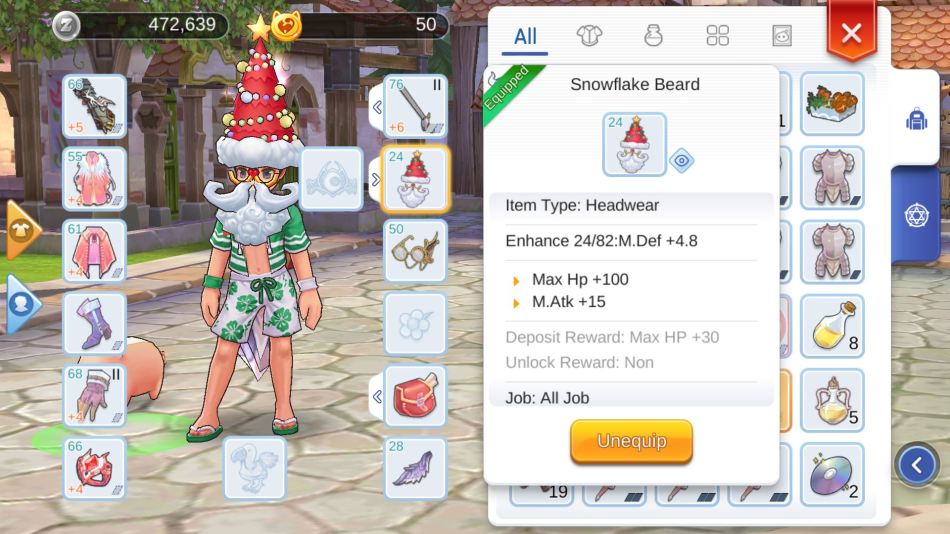Select the yellow potion with 8 count
This screenshot has width=950, height=534.
(832, 323)
